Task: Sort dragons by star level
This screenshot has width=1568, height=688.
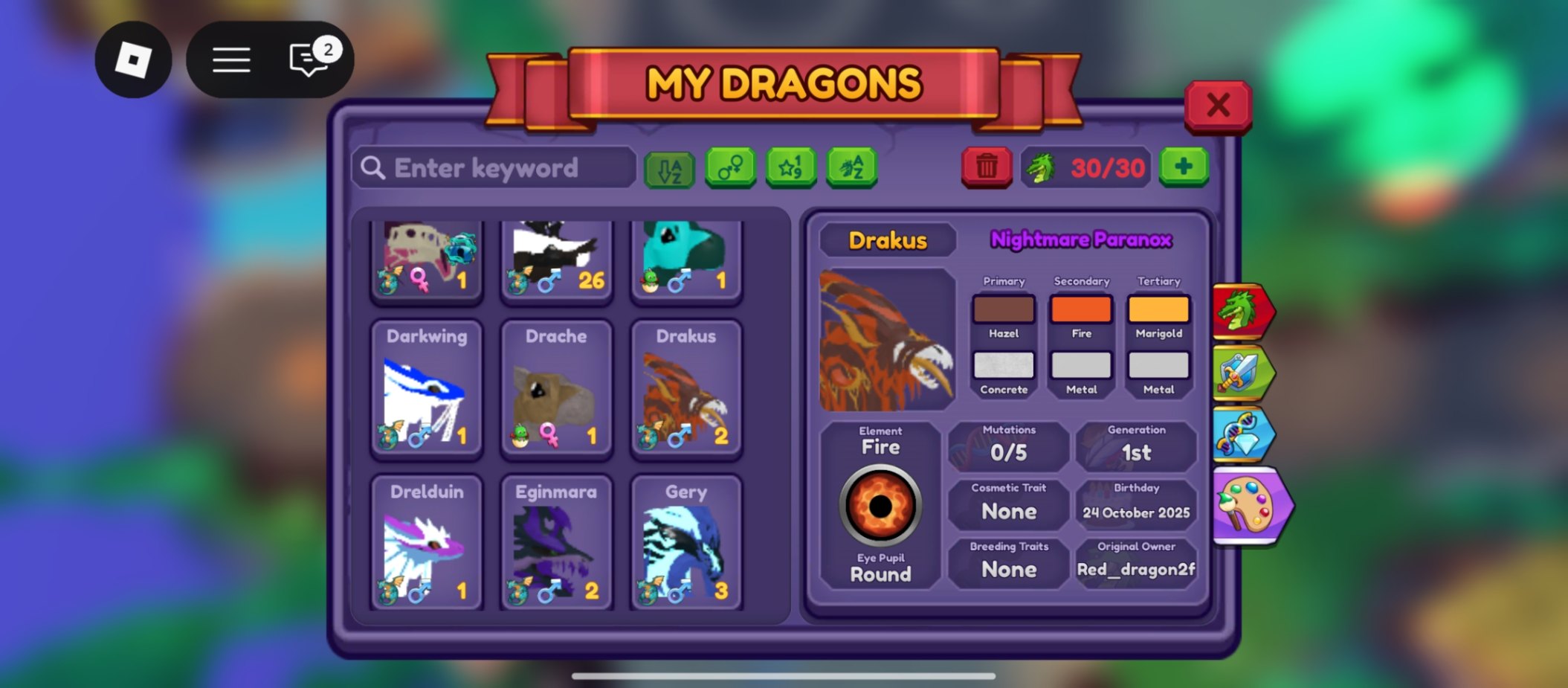Action: point(791,167)
